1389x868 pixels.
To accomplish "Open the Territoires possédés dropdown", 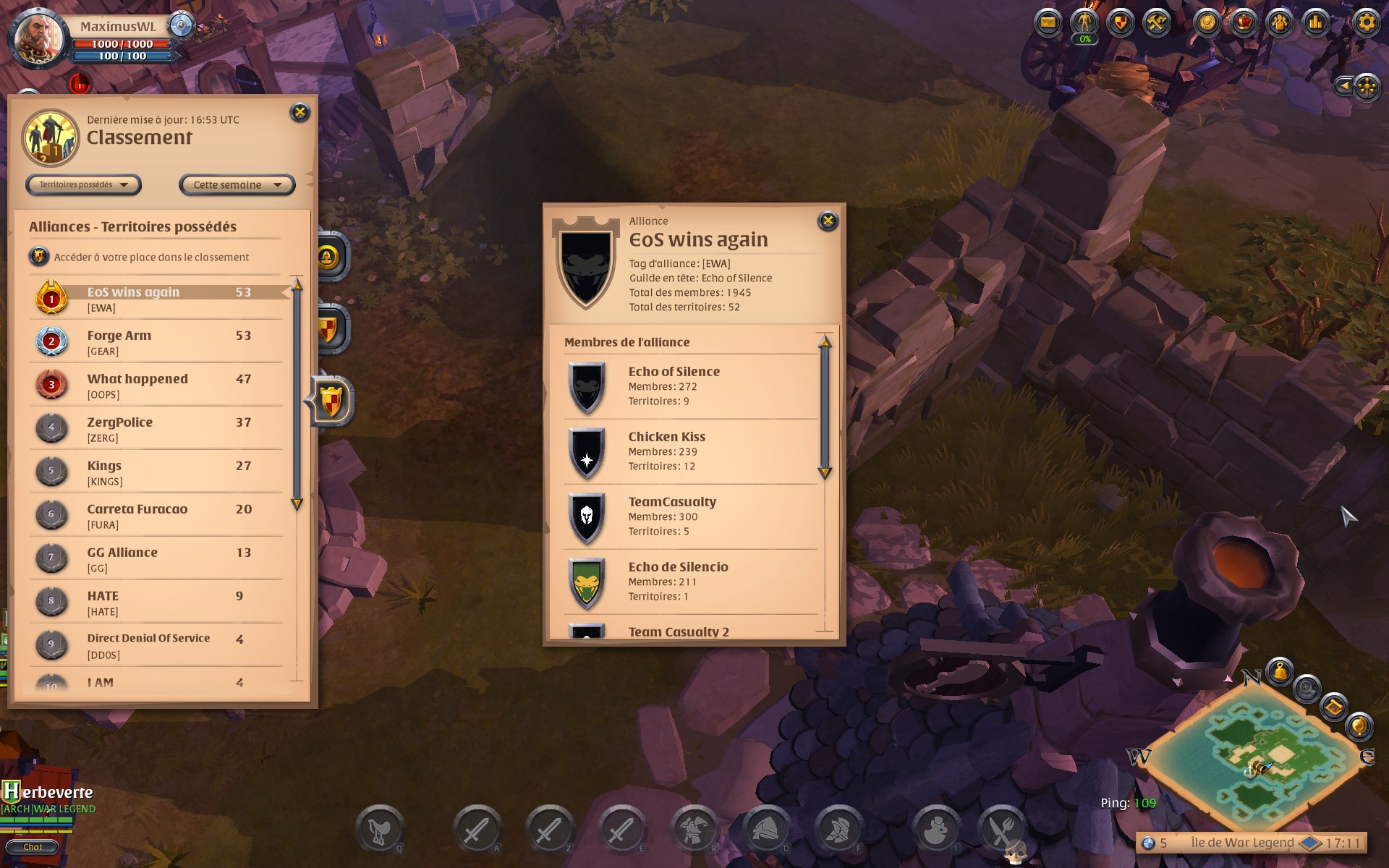I will pyautogui.click(x=83, y=185).
